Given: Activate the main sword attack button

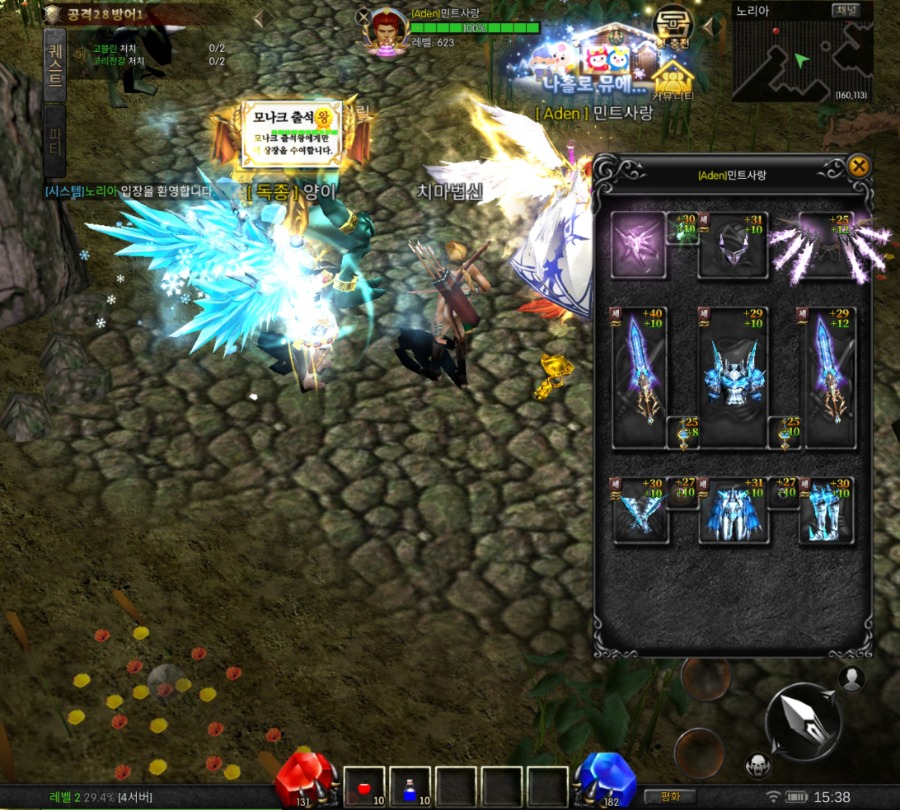Looking at the screenshot, I should [803, 721].
